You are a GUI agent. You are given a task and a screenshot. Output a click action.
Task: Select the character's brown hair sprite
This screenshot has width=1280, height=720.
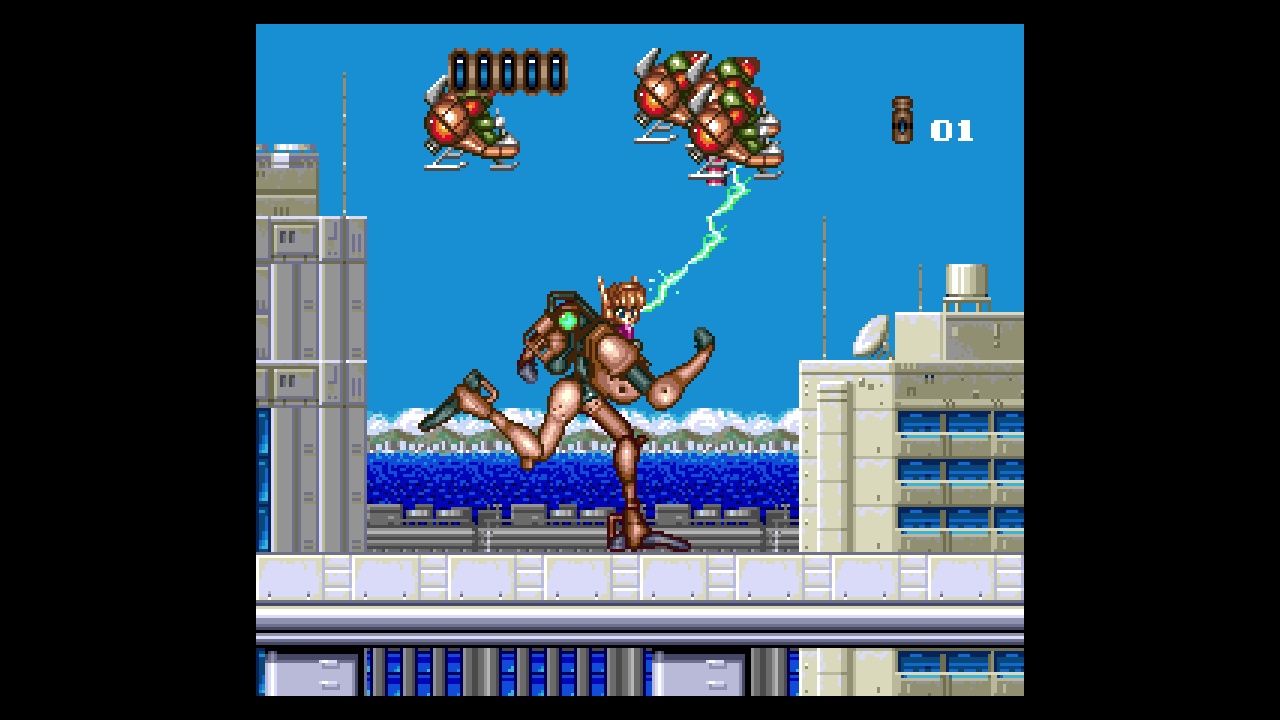tap(620, 295)
